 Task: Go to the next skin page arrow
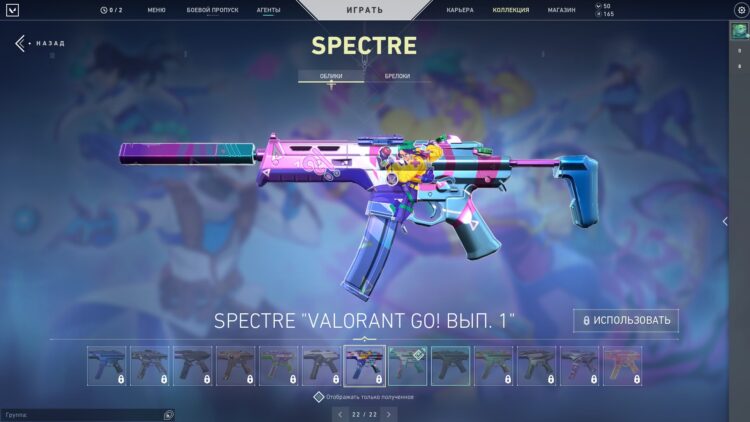click(389, 413)
